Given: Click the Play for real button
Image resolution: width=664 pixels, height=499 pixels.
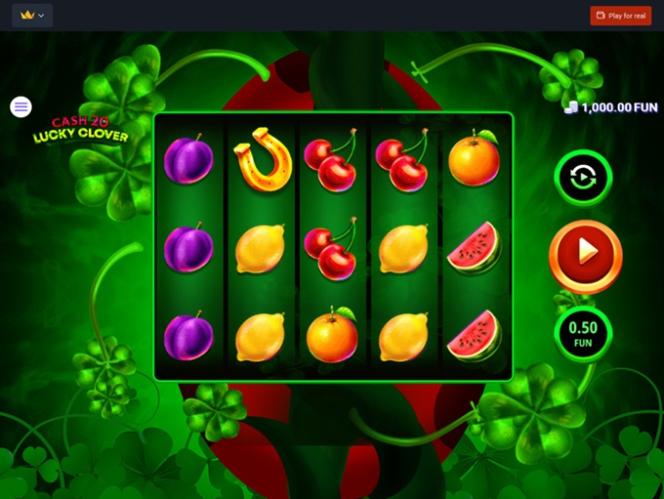Looking at the screenshot, I should pyautogui.click(x=620, y=16).
